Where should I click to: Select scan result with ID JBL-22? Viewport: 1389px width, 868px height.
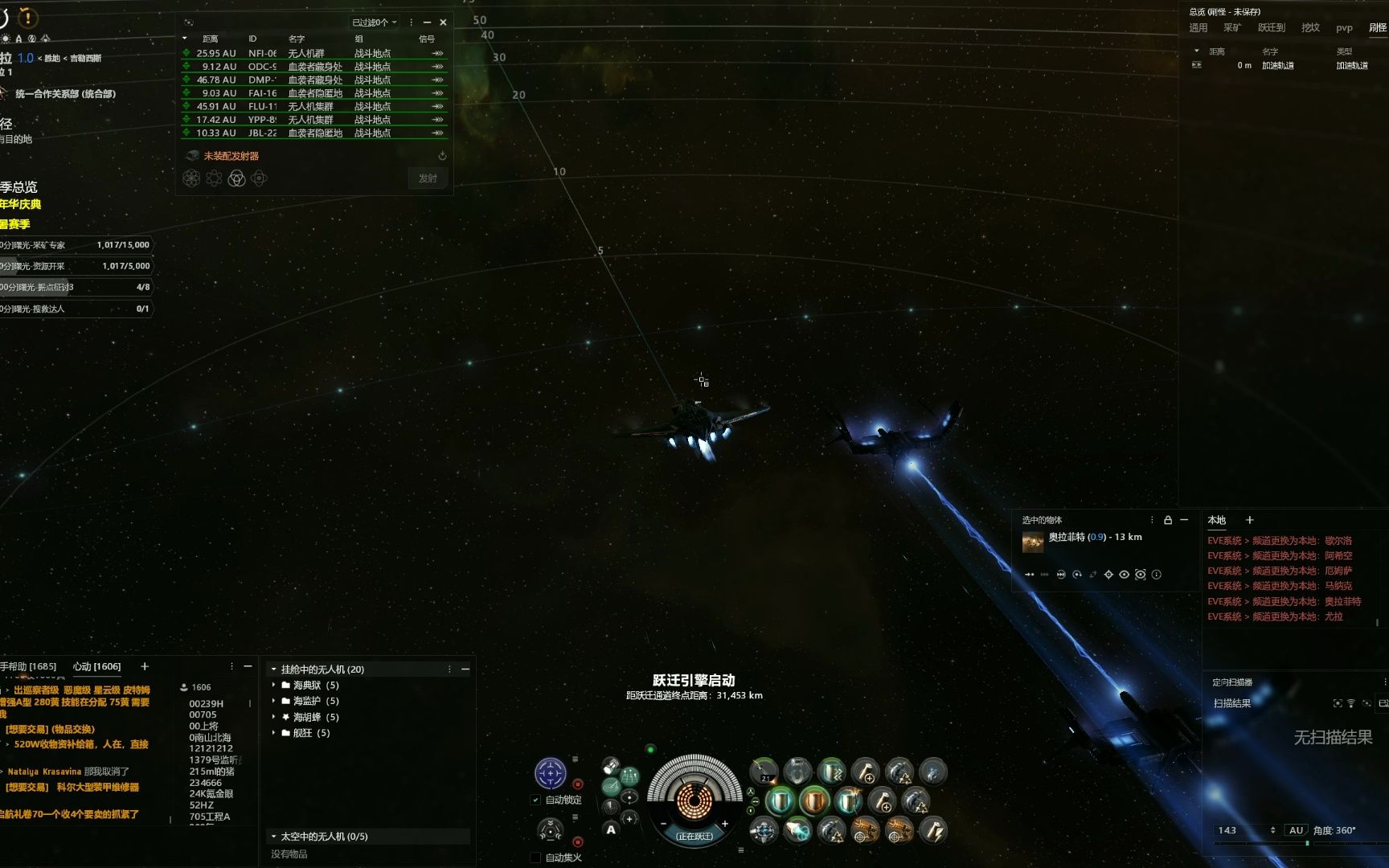[313, 133]
